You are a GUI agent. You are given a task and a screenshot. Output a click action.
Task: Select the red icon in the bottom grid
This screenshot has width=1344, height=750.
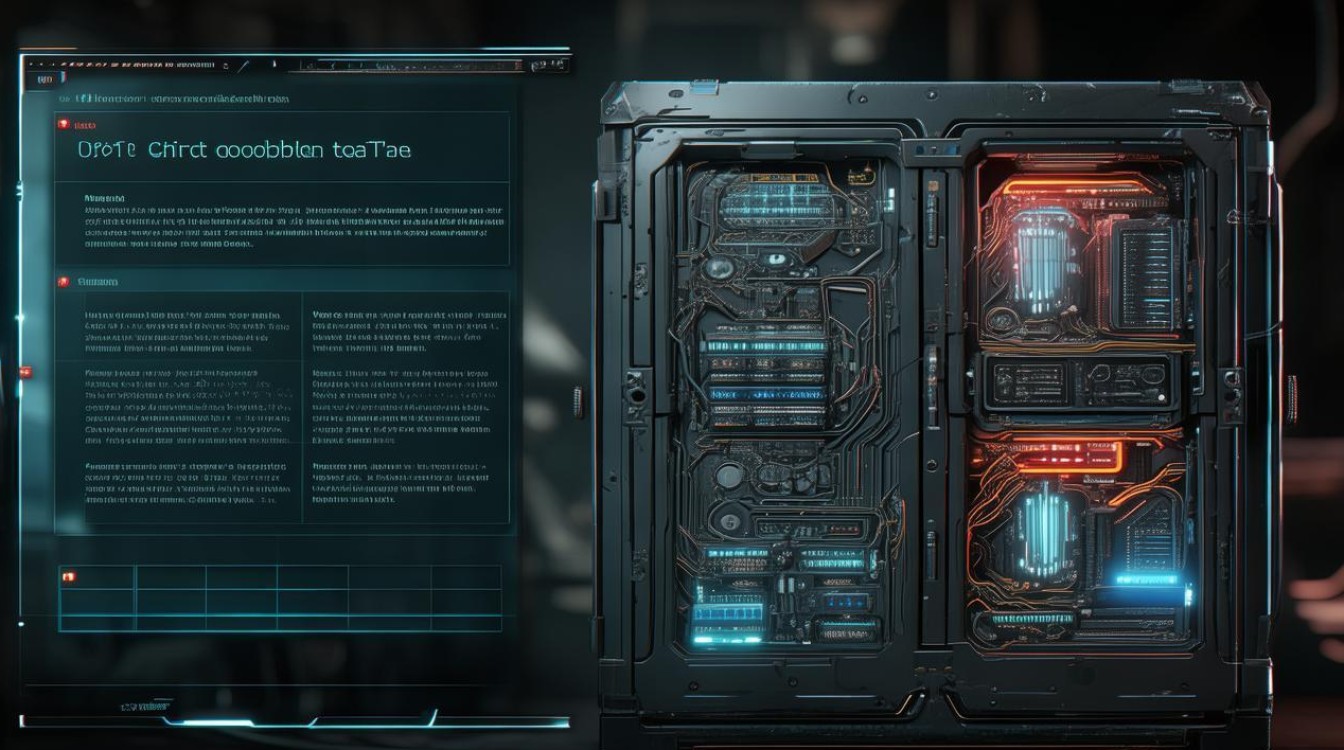click(68, 576)
